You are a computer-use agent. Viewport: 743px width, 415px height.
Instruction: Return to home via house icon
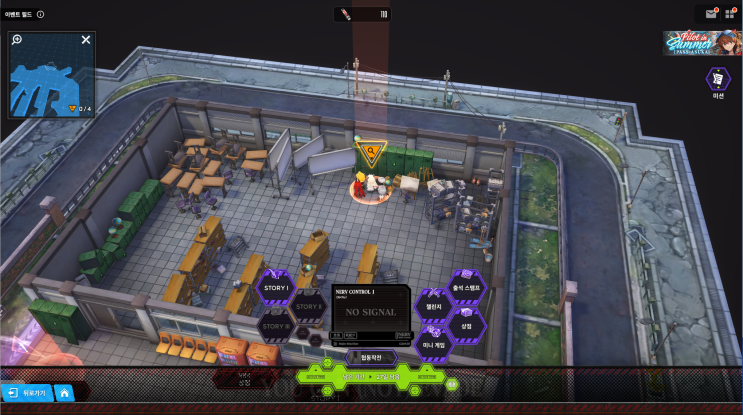63,393
